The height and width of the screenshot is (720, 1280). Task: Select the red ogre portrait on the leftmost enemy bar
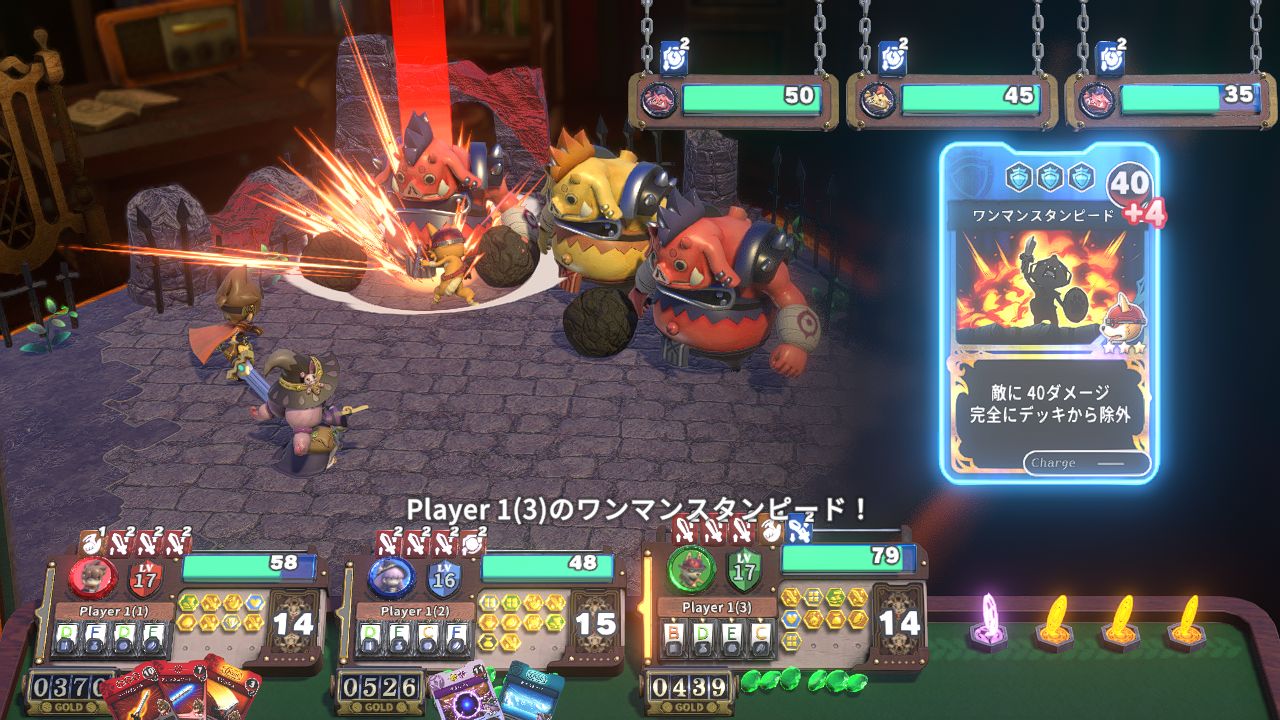coord(659,98)
